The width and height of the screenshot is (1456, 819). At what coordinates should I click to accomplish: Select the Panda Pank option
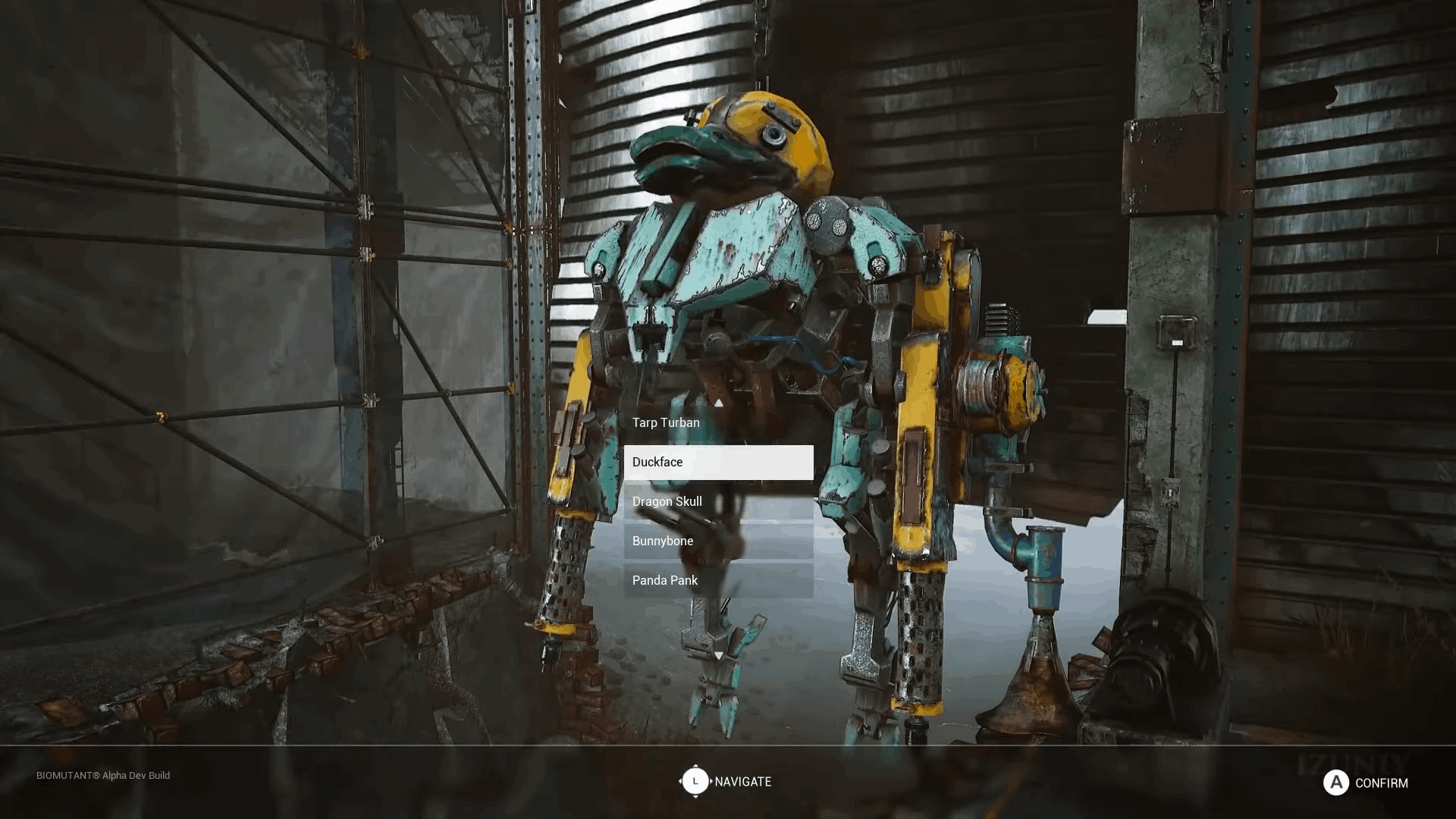(x=665, y=580)
